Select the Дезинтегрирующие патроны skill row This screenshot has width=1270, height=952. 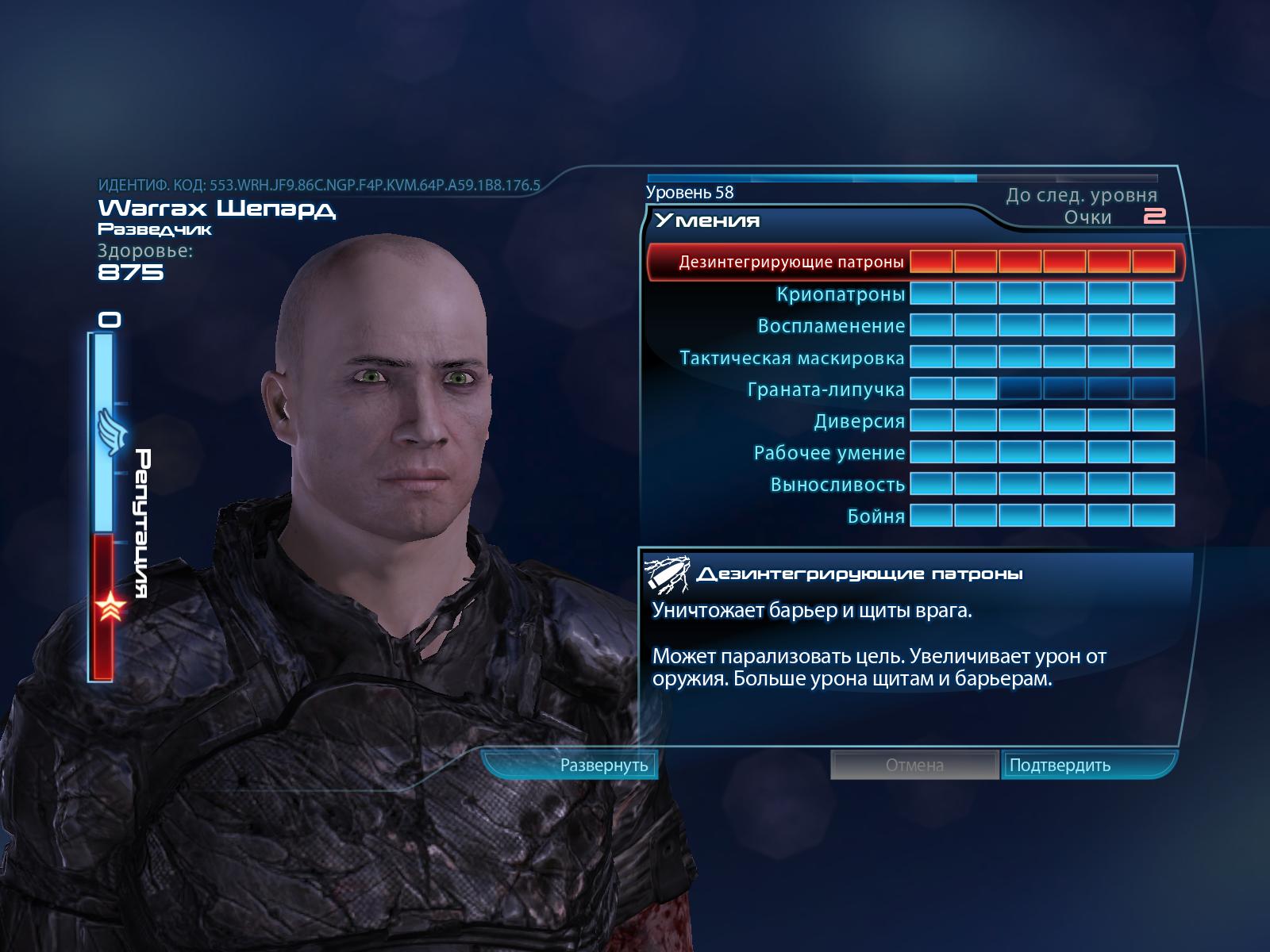tap(791, 262)
